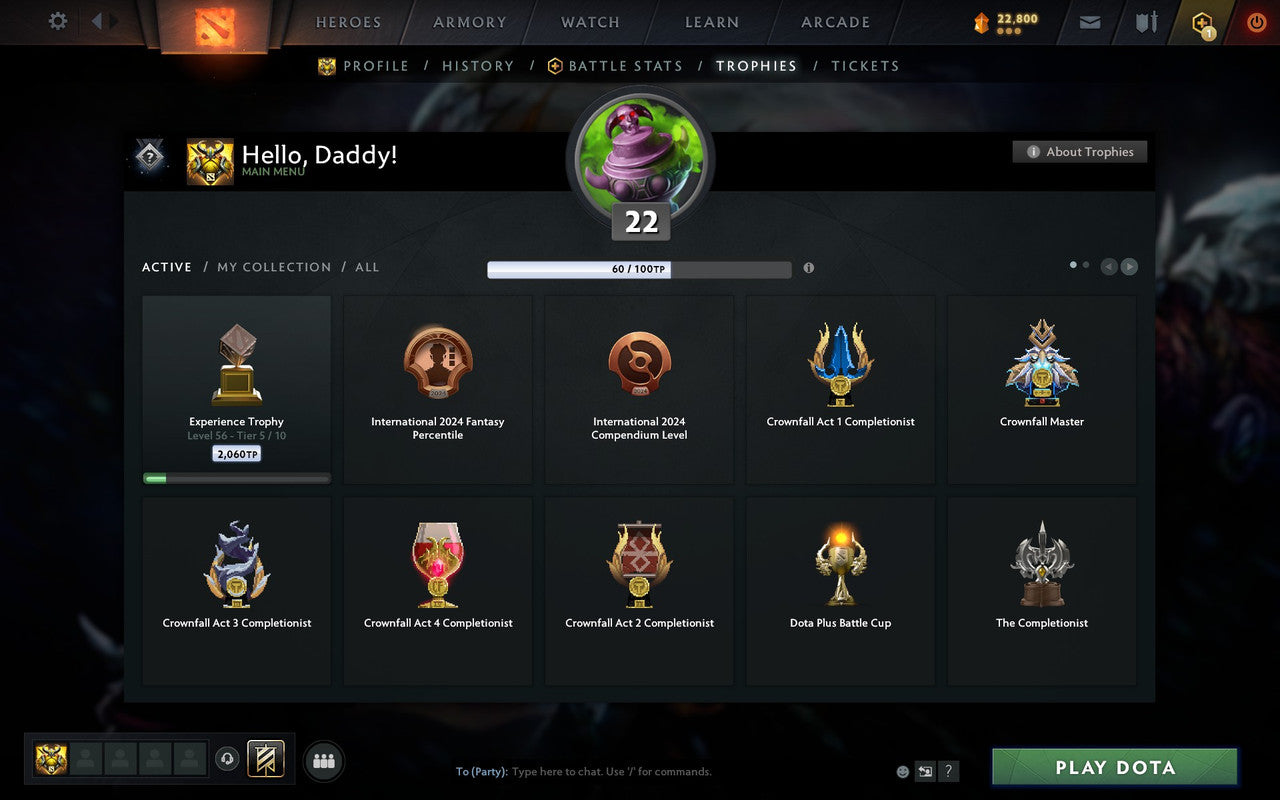Viewport: 1280px width, 800px height.
Task: Switch to the HISTORY tab
Action: (x=478, y=66)
